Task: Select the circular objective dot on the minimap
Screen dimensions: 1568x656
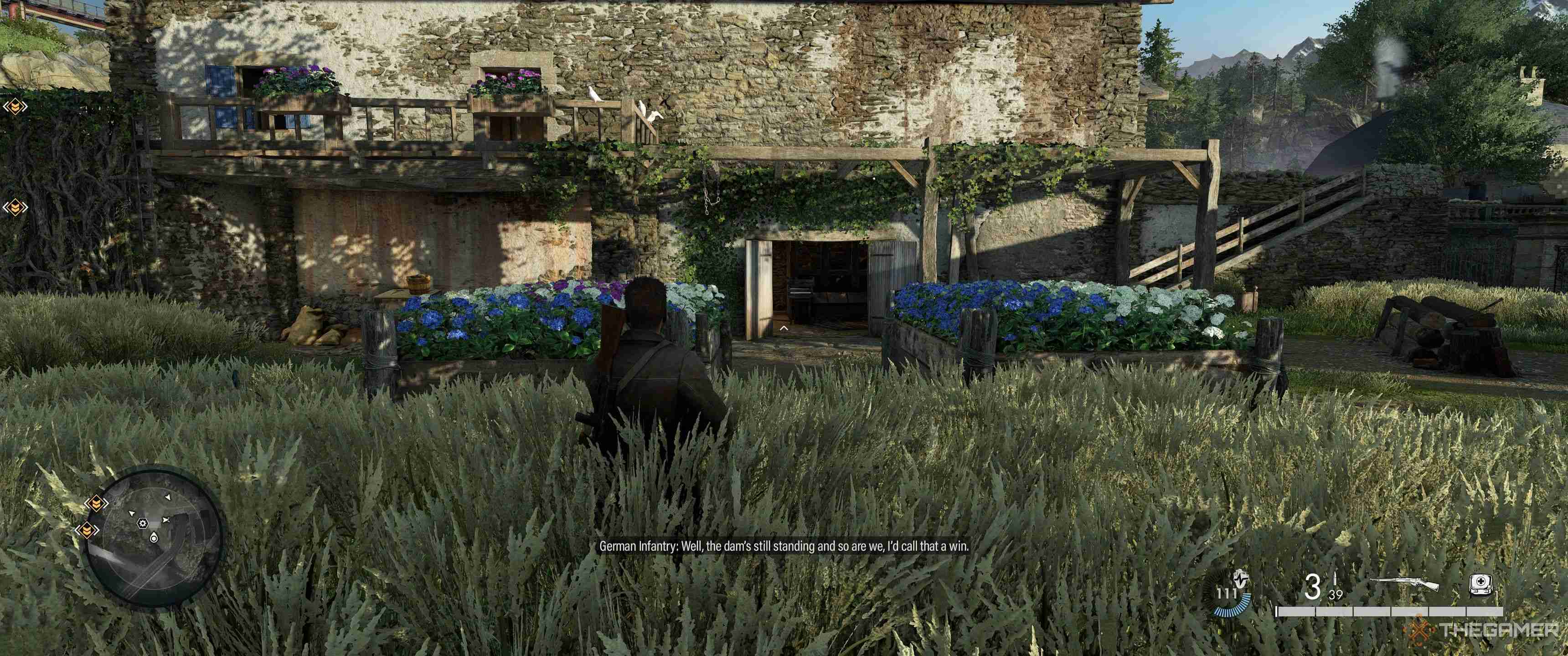Action: click(x=154, y=538)
